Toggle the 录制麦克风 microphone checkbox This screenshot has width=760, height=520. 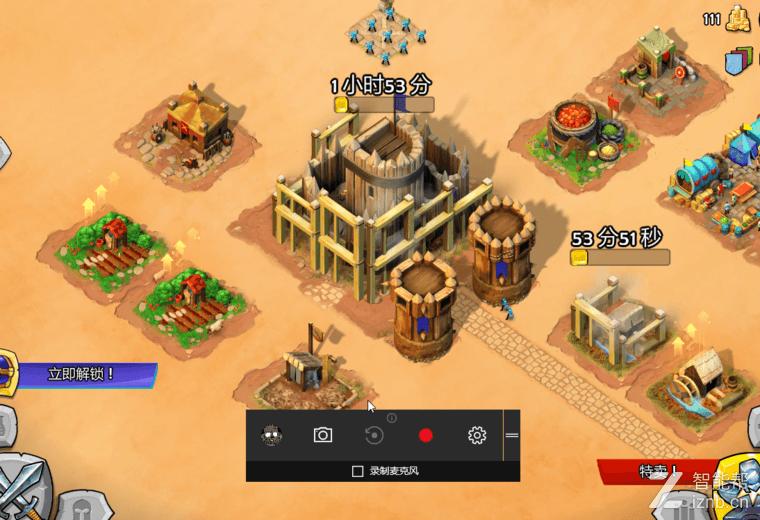(358, 470)
